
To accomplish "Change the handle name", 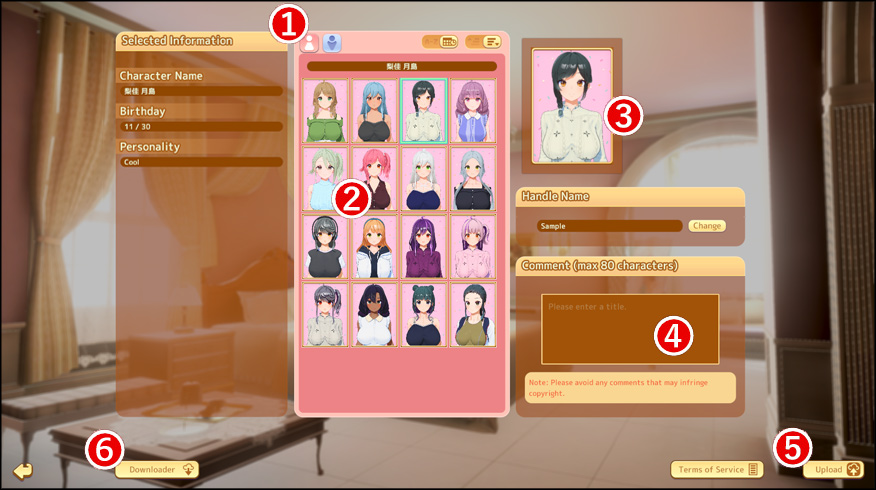I will [x=706, y=226].
